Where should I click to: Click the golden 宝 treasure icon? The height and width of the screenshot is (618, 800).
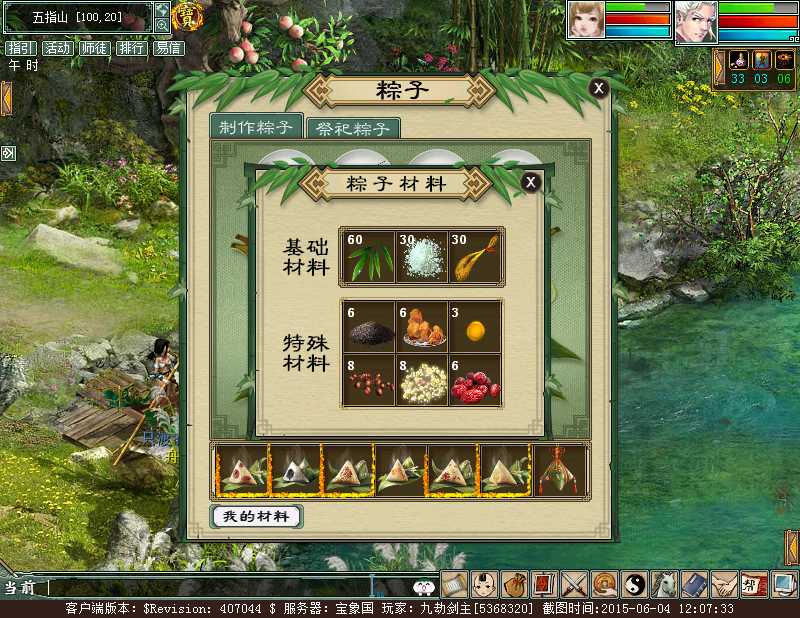tap(185, 16)
